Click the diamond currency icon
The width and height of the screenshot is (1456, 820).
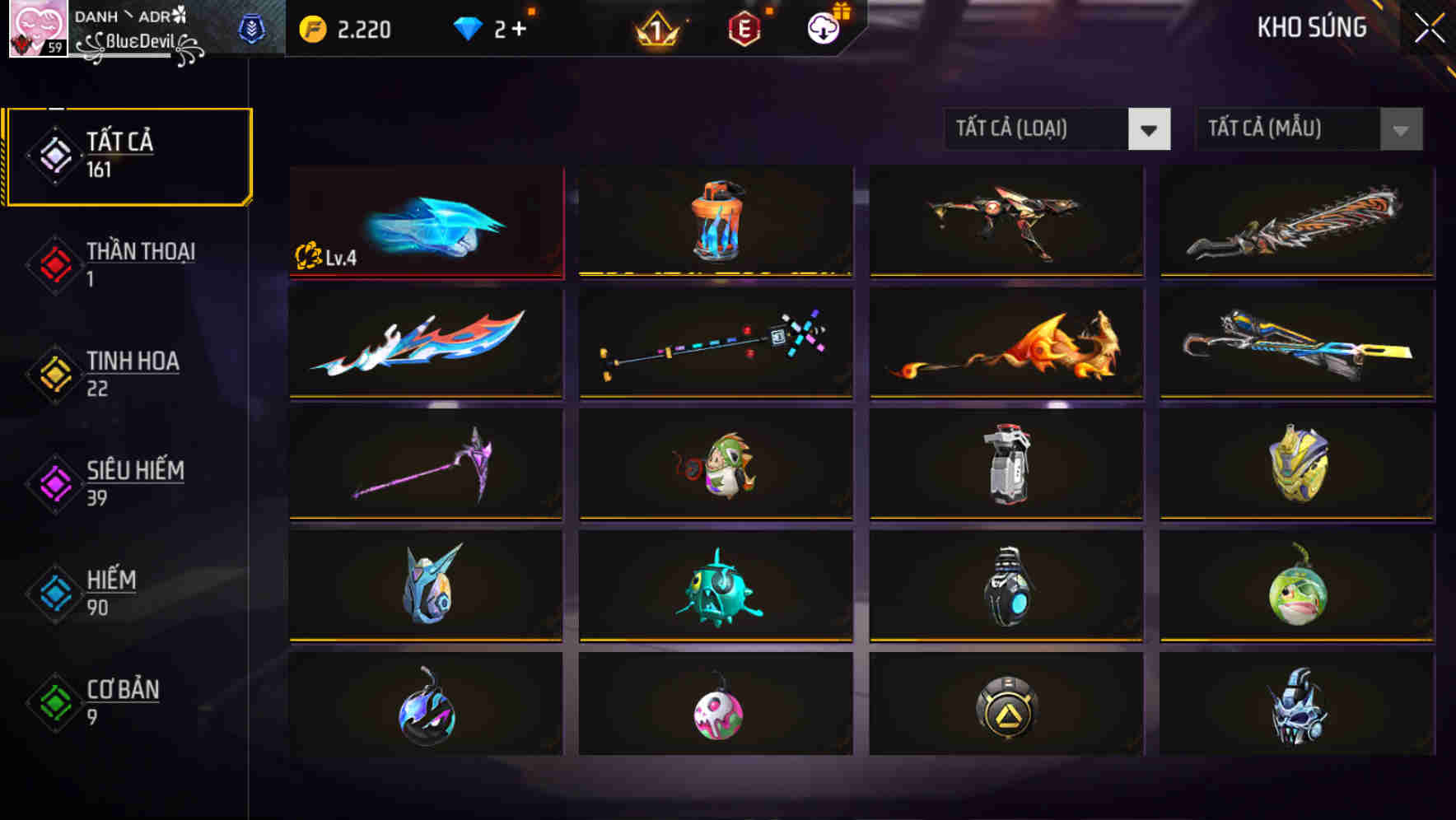469,27
